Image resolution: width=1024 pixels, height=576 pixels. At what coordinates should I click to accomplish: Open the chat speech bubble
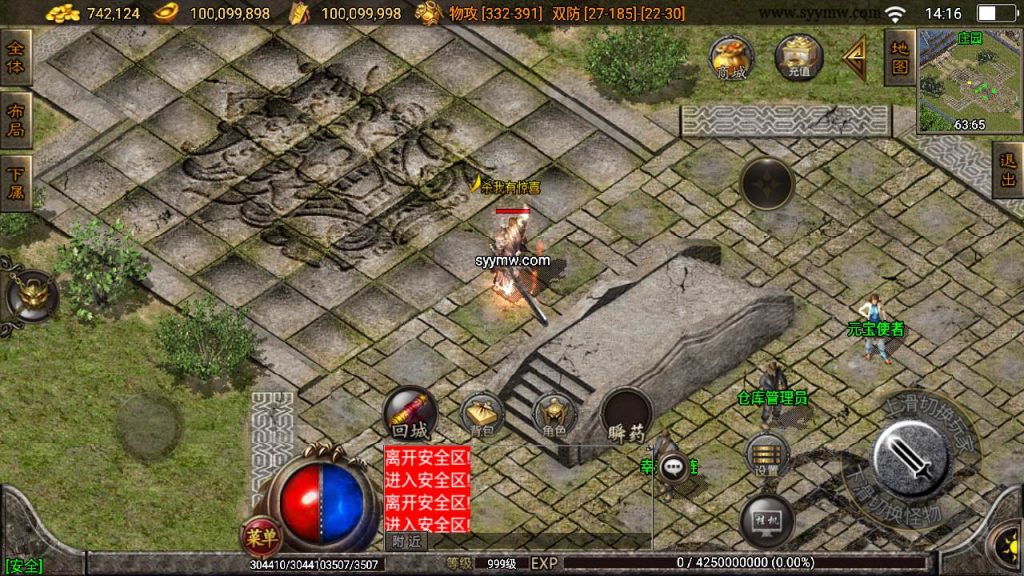point(677,466)
